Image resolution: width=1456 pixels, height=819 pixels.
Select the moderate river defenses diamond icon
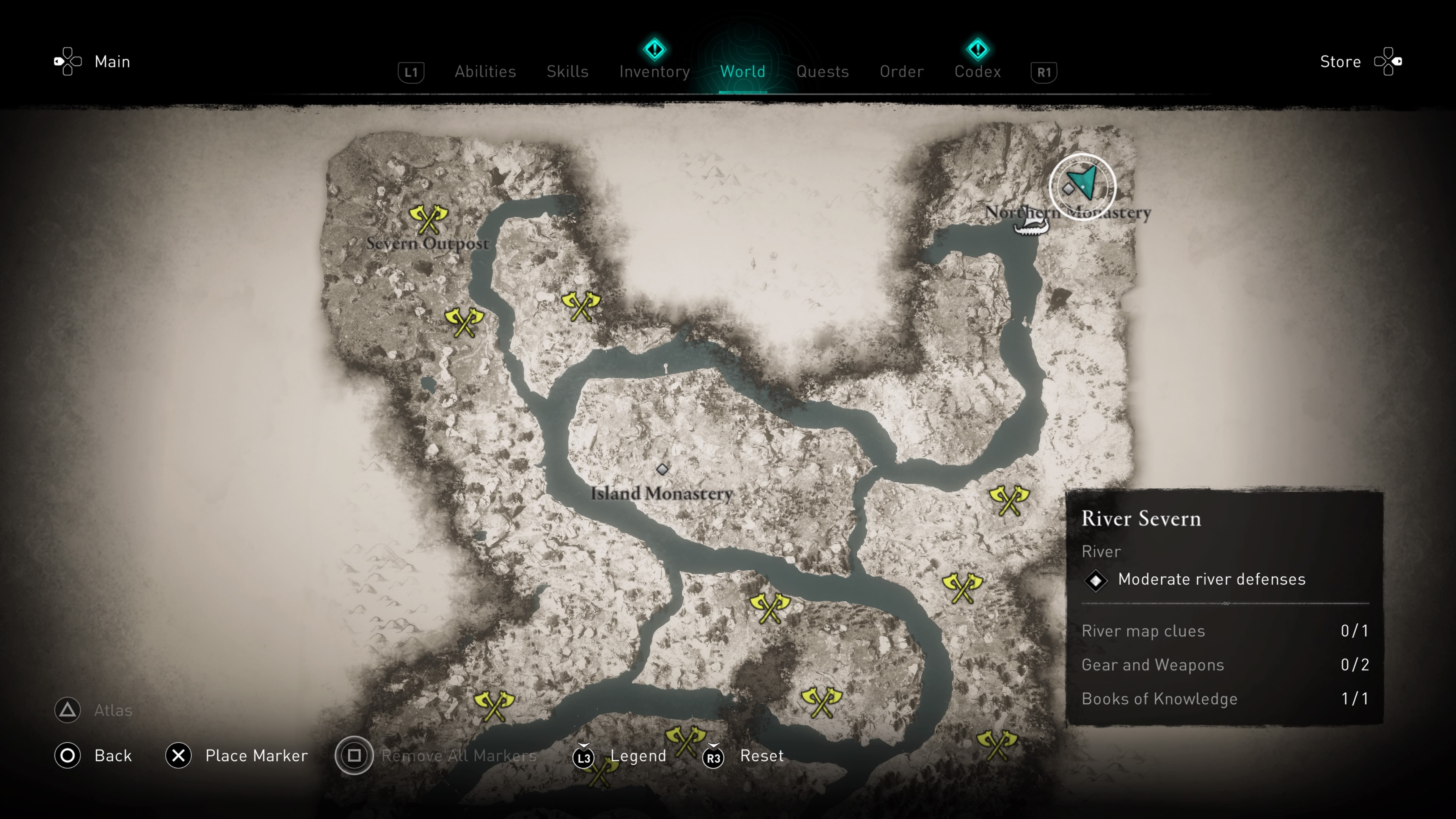tap(1097, 581)
